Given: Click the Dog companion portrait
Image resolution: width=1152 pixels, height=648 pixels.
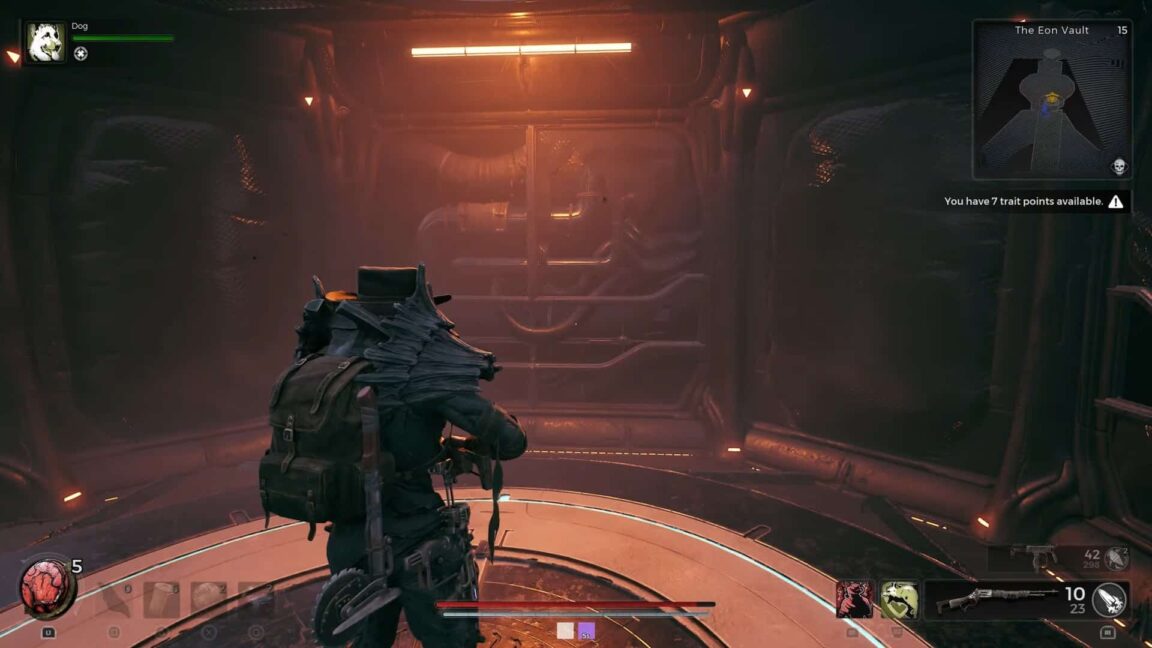Looking at the screenshot, I should click(x=46, y=43).
